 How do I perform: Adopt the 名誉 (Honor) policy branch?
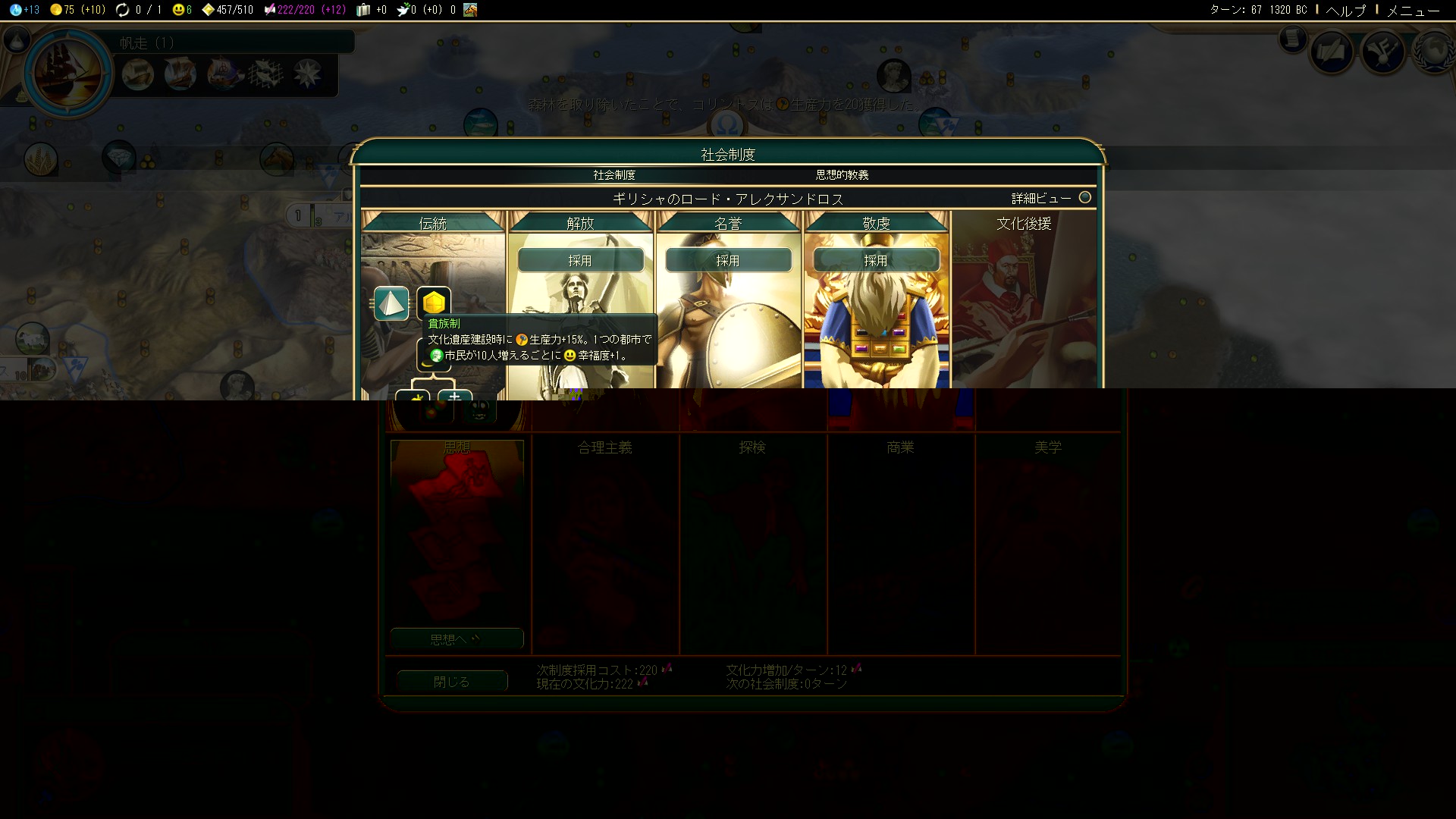coord(728,260)
